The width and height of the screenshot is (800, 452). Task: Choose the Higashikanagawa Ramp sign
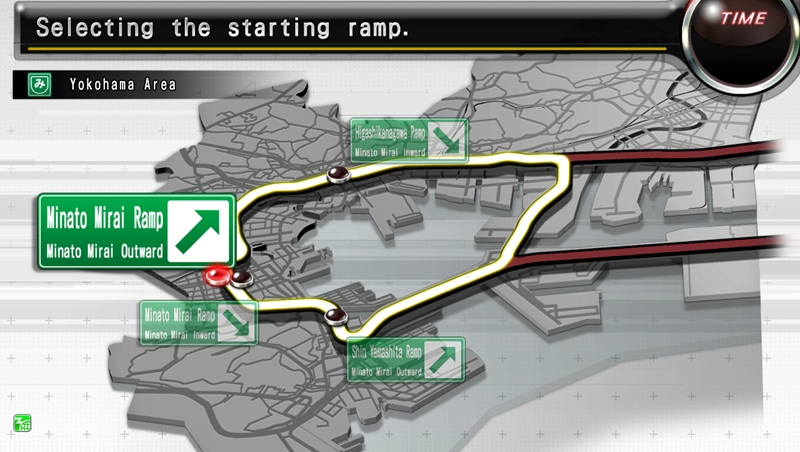[409, 140]
